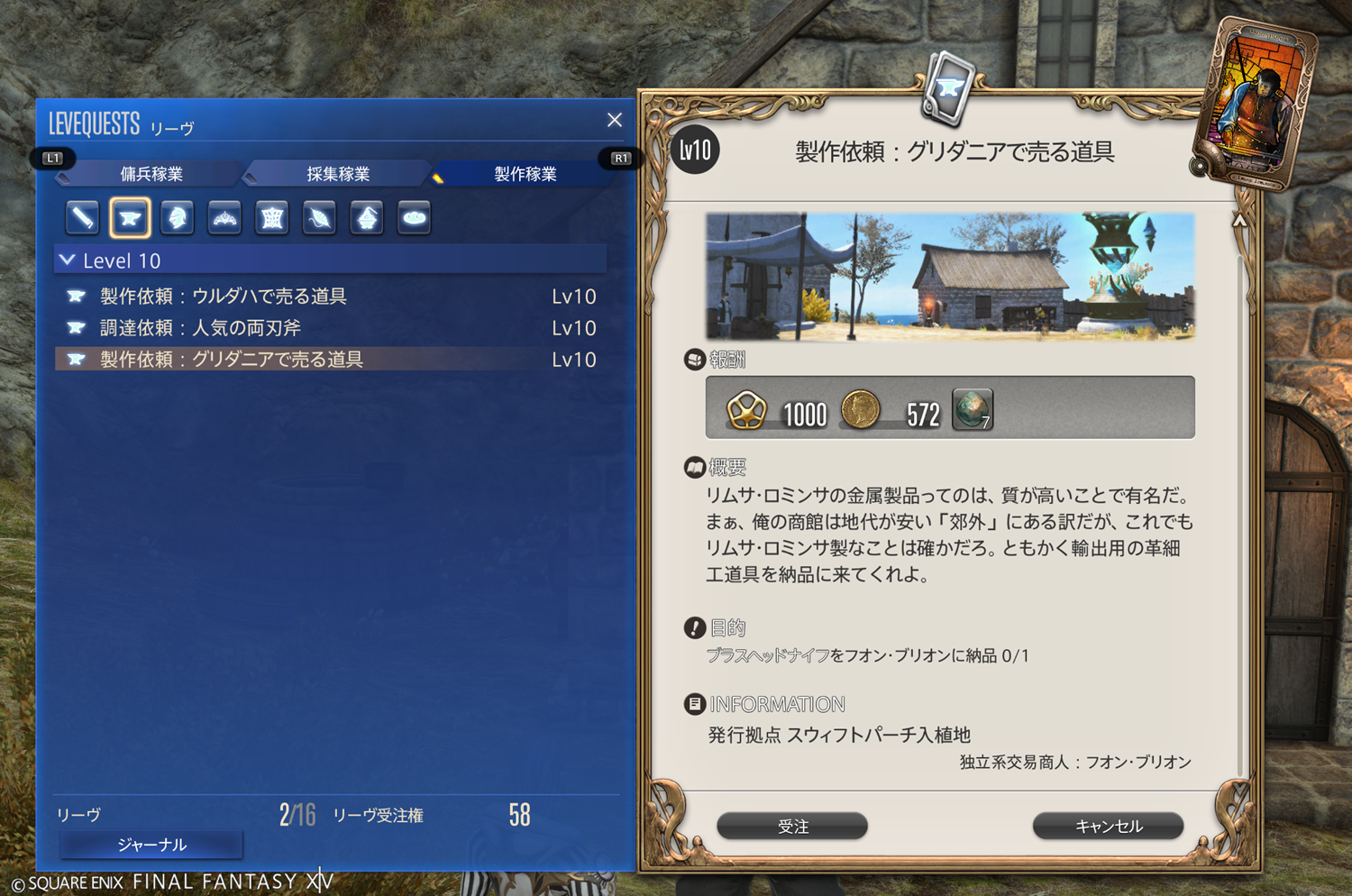Select the グリダニアで売る道具 list row
This screenshot has height=896, width=1352.
tap(232, 360)
